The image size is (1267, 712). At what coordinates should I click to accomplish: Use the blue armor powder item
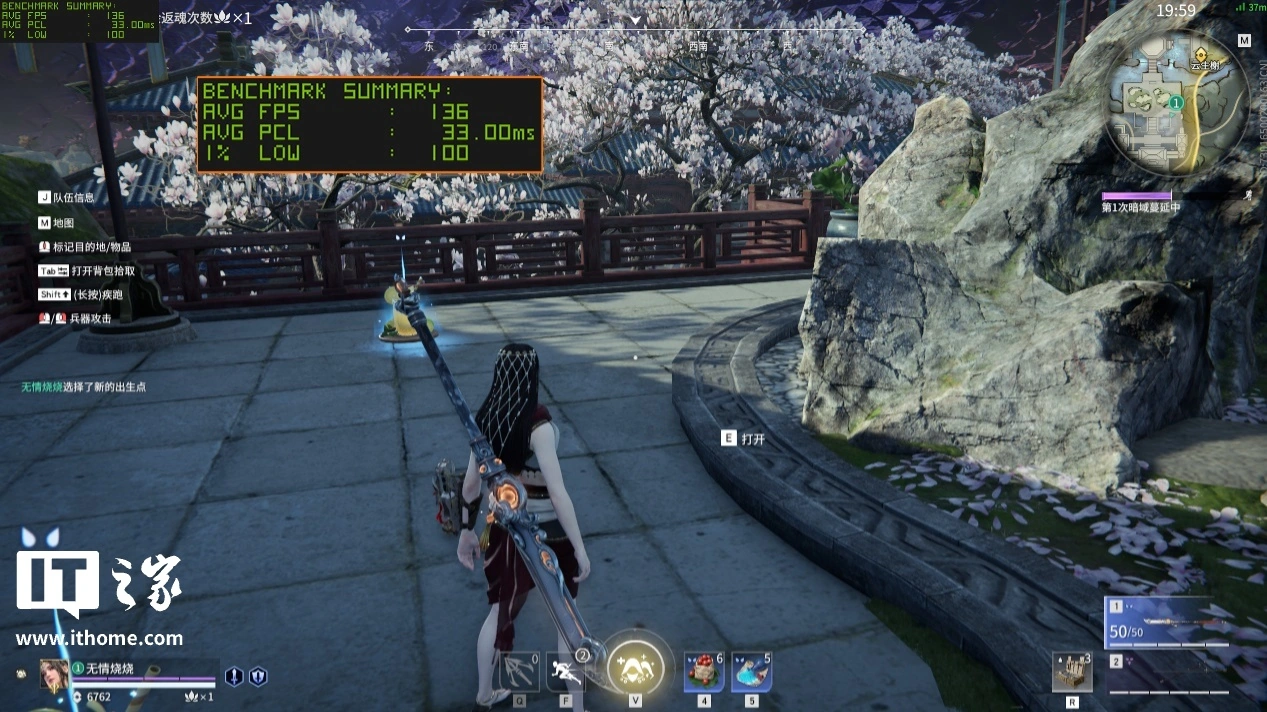751,672
